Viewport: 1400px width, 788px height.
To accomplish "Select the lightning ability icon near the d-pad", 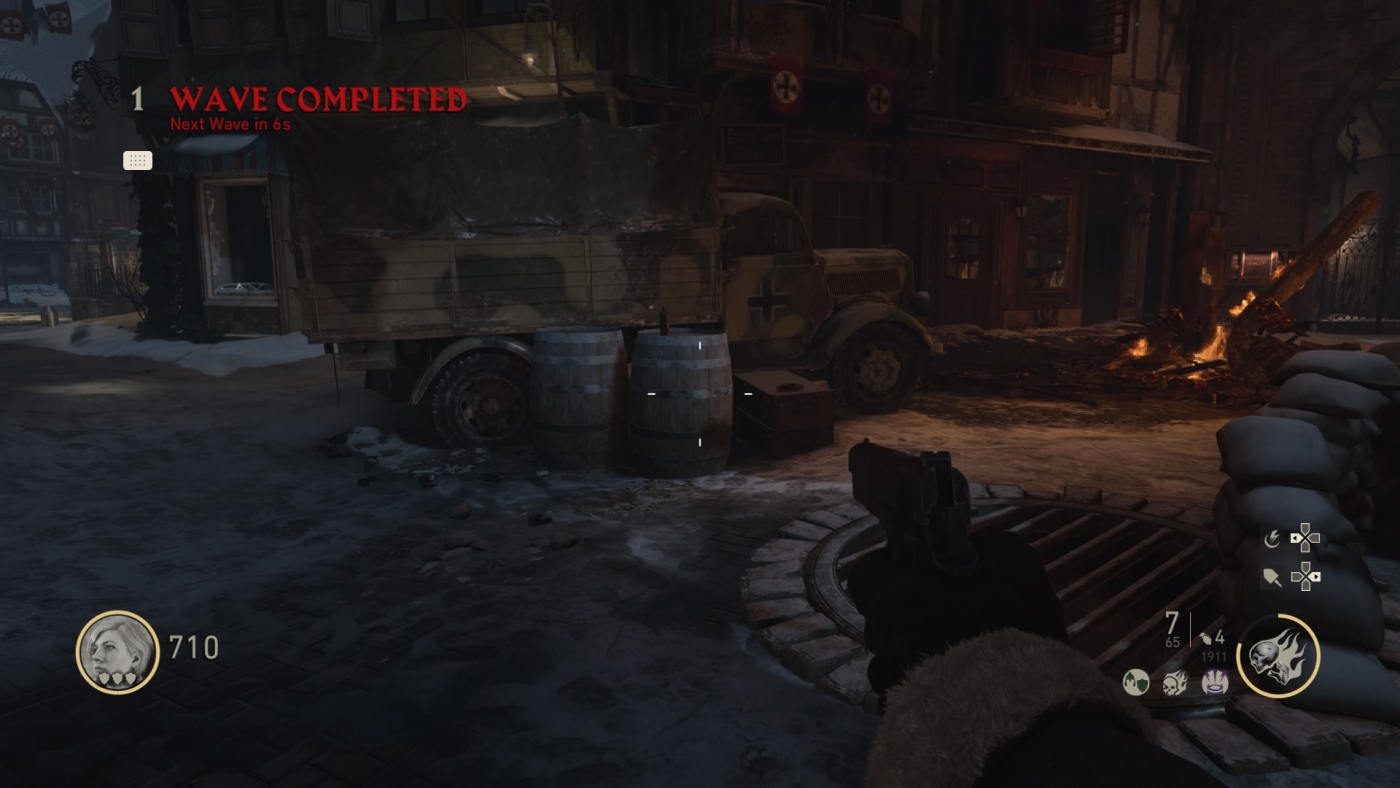I will click(x=1272, y=538).
